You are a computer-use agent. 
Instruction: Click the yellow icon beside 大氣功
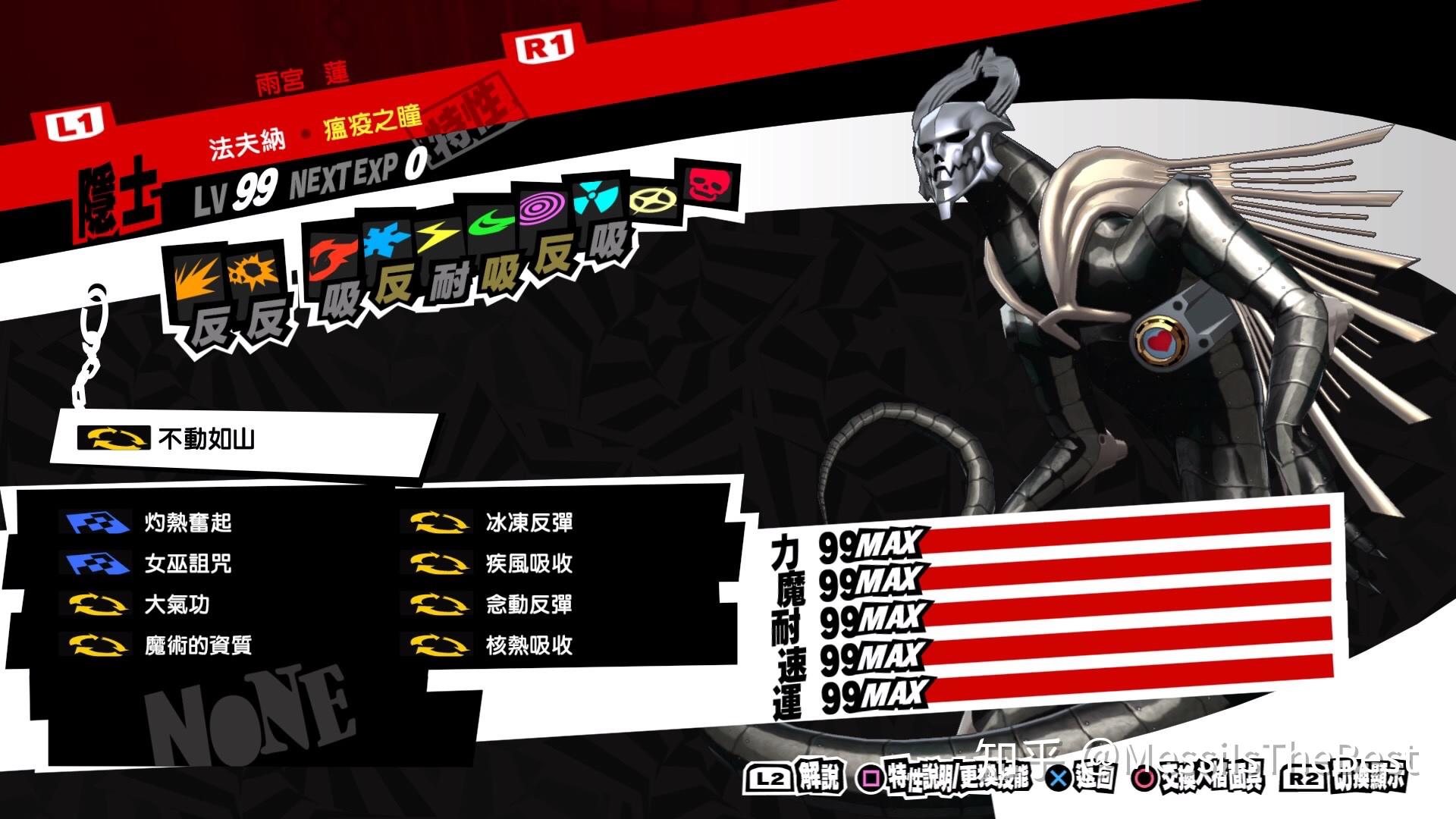[x=96, y=605]
